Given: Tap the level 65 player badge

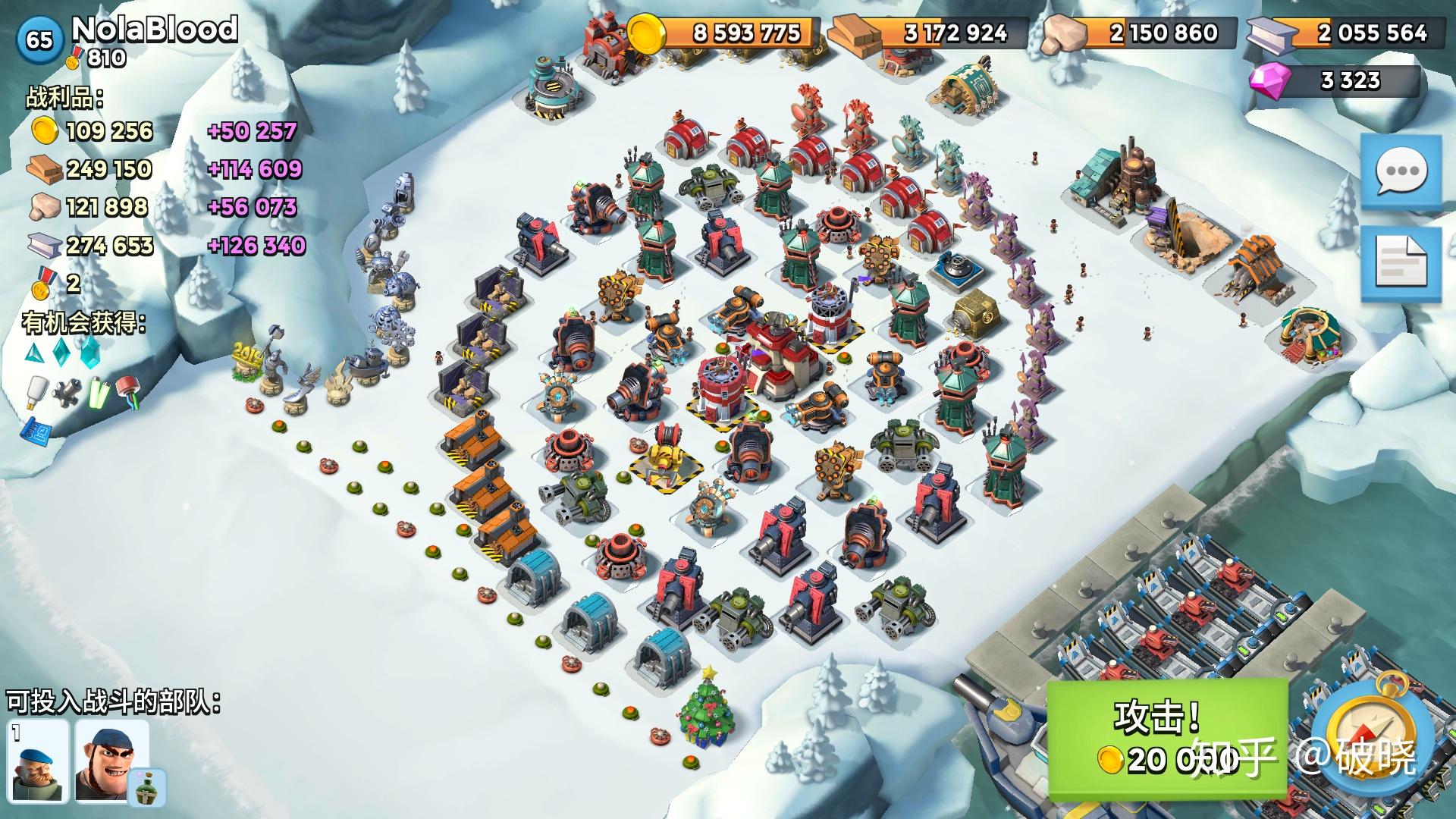Looking at the screenshot, I should point(38,38).
